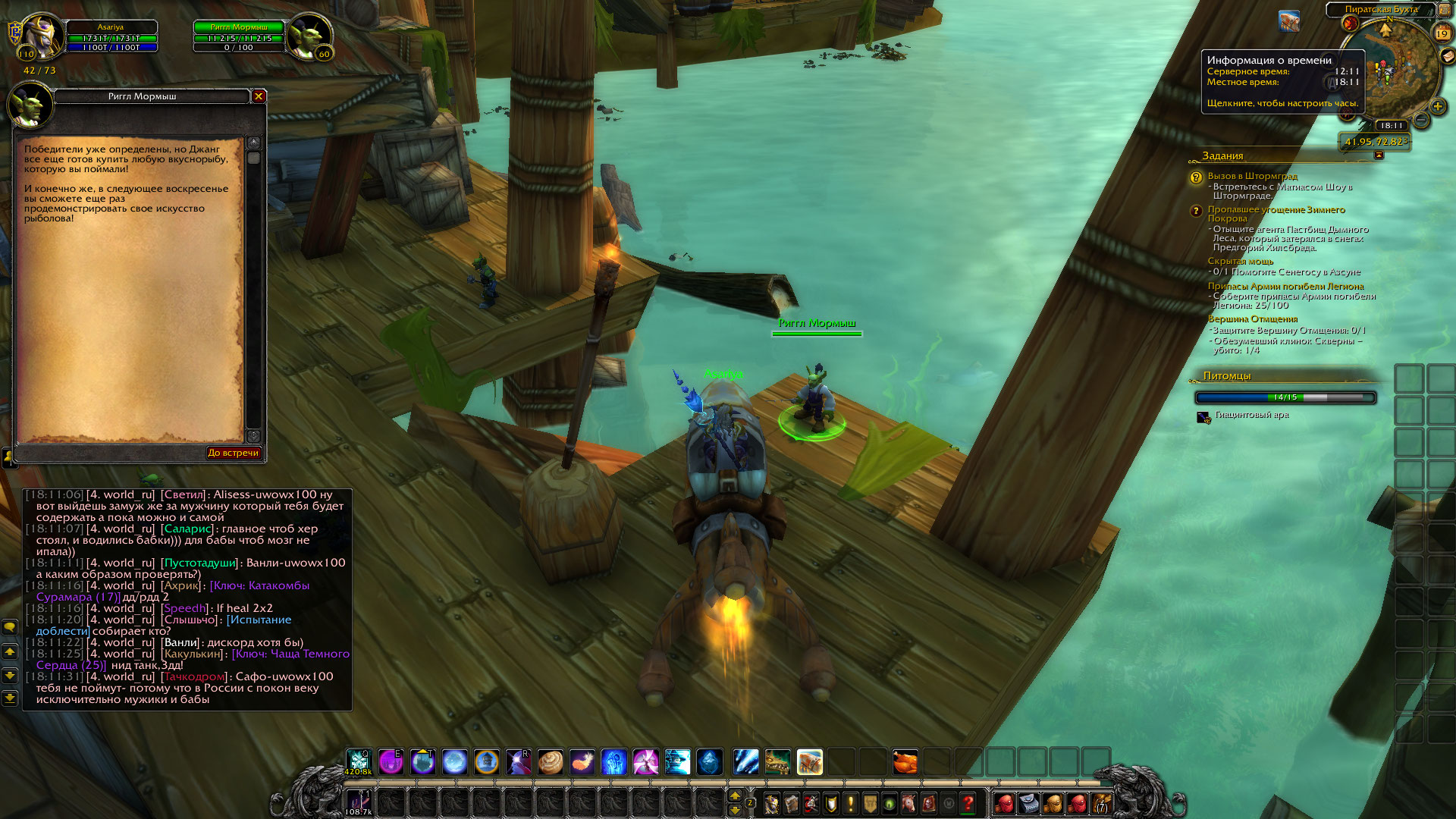Use the roasted chicken food item
The width and height of the screenshot is (1456, 819).
tap(905, 761)
